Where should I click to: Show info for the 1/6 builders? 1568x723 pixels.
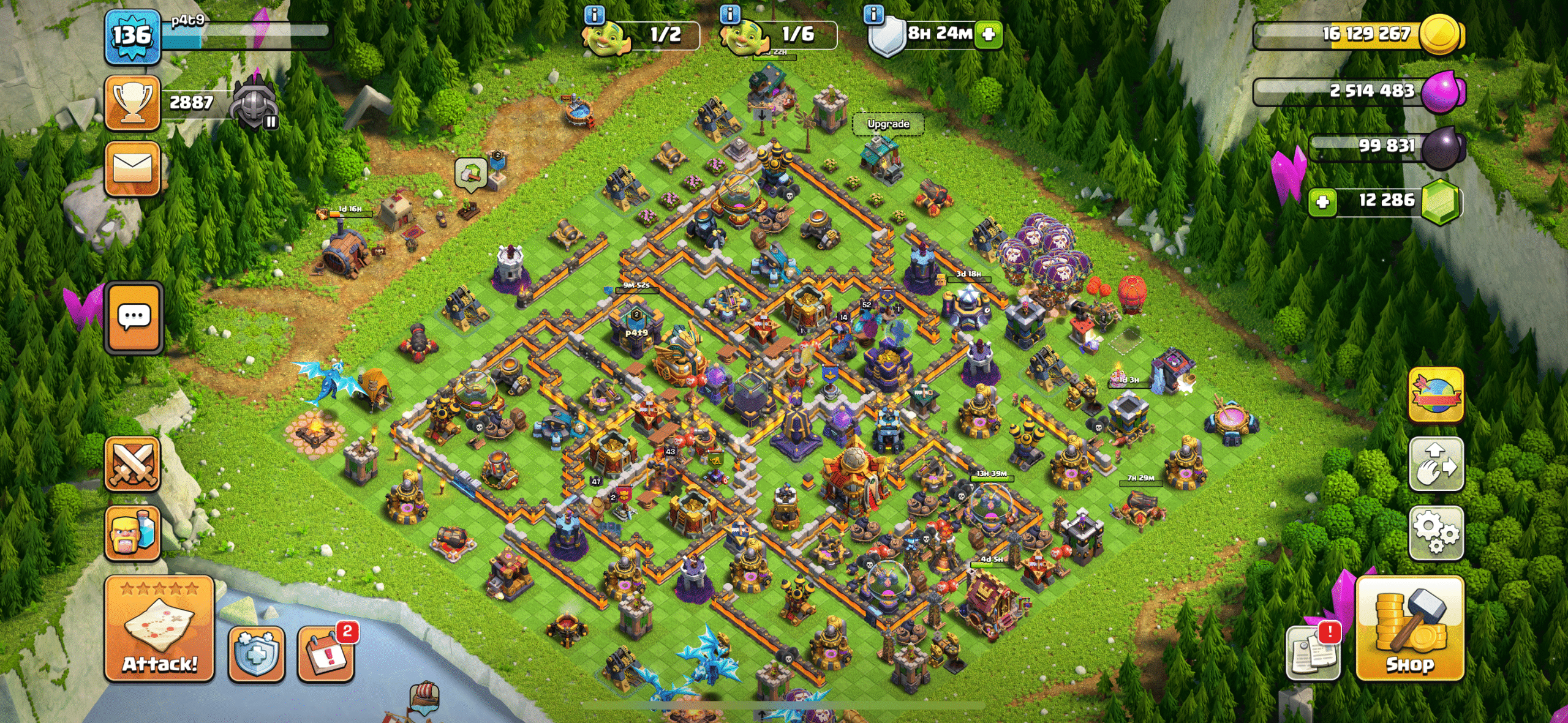[x=729, y=13]
